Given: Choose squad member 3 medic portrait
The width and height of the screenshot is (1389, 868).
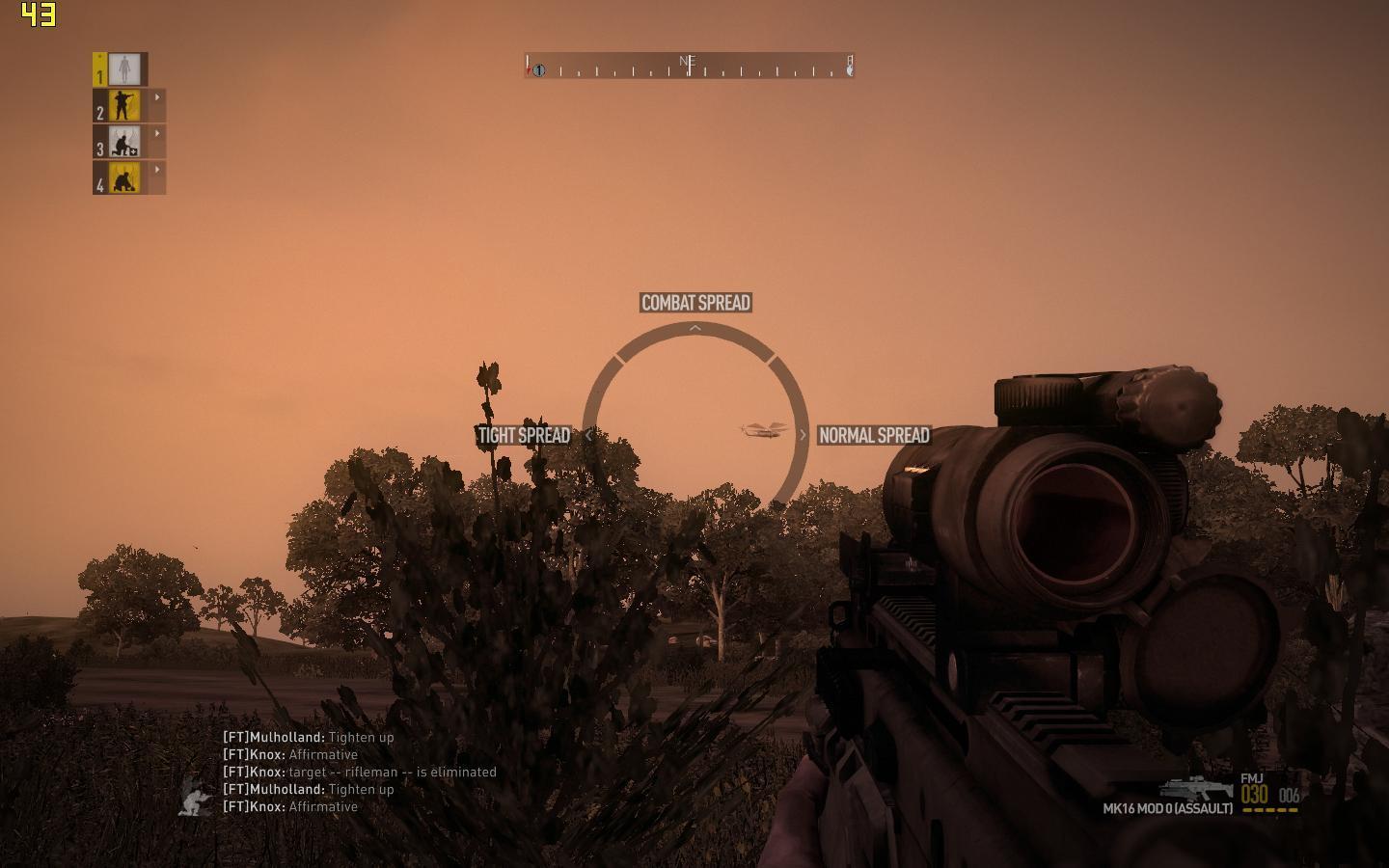Looking at the screenshot, I should (124, 142).
